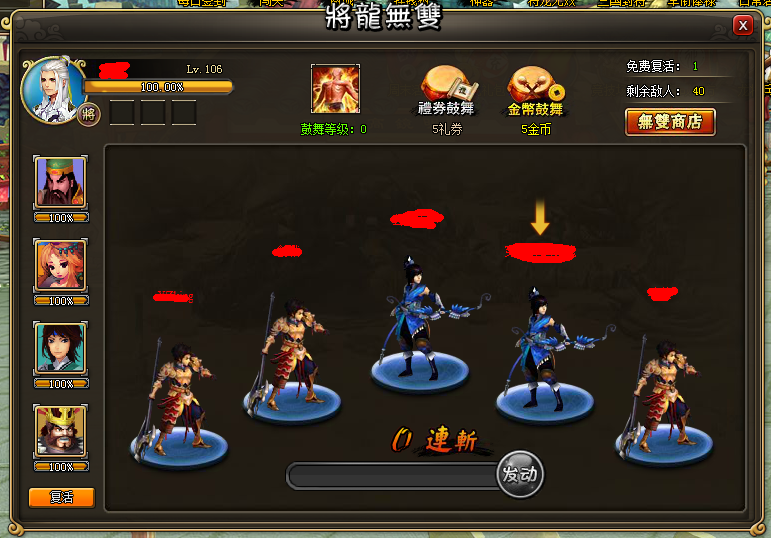Screen dimensions: 771x538
Task: Click the orange 复活 revive button
Action: [x=62, y=497]
